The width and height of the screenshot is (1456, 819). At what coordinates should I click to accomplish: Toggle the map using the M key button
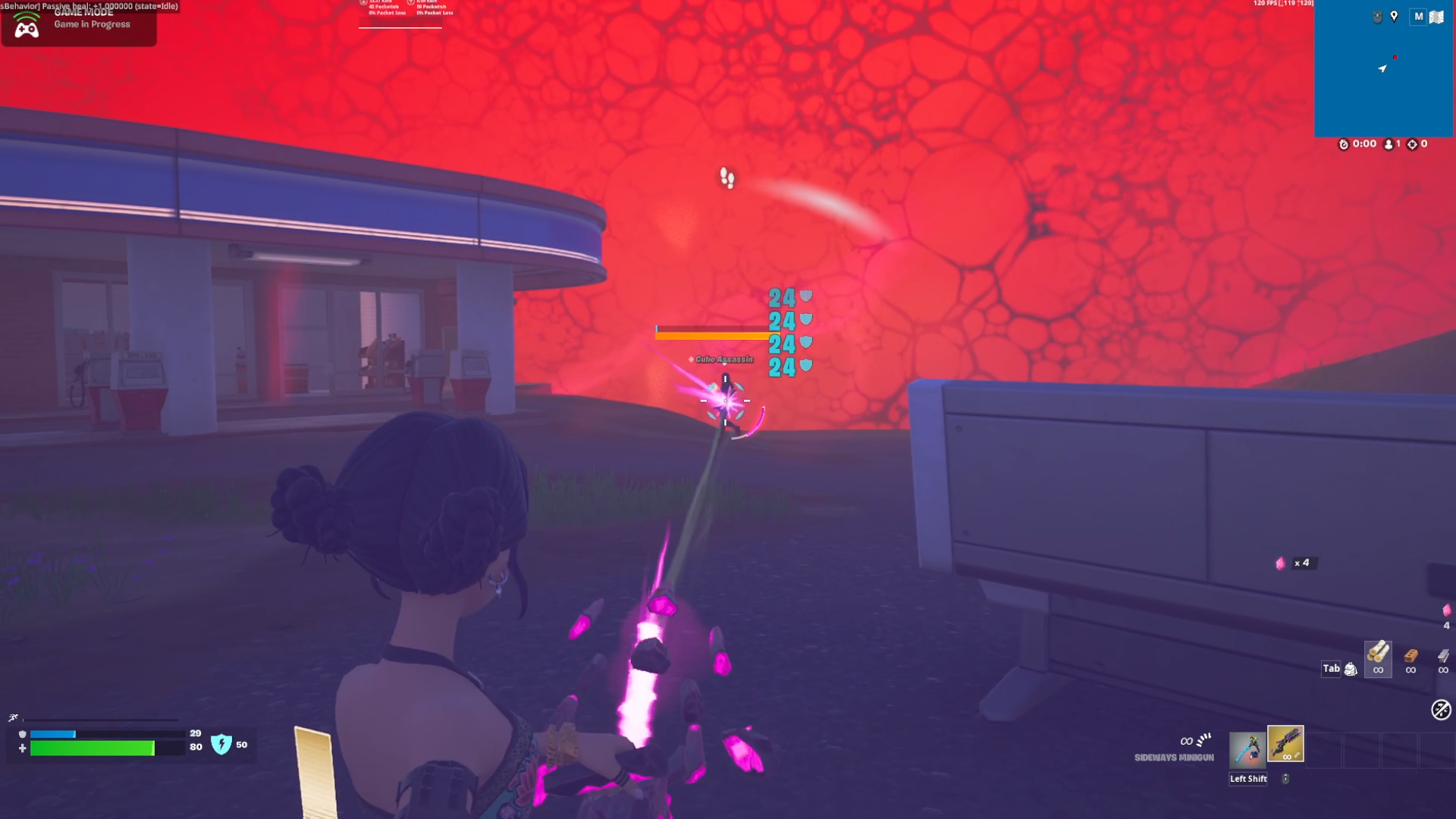point(1417,17)
